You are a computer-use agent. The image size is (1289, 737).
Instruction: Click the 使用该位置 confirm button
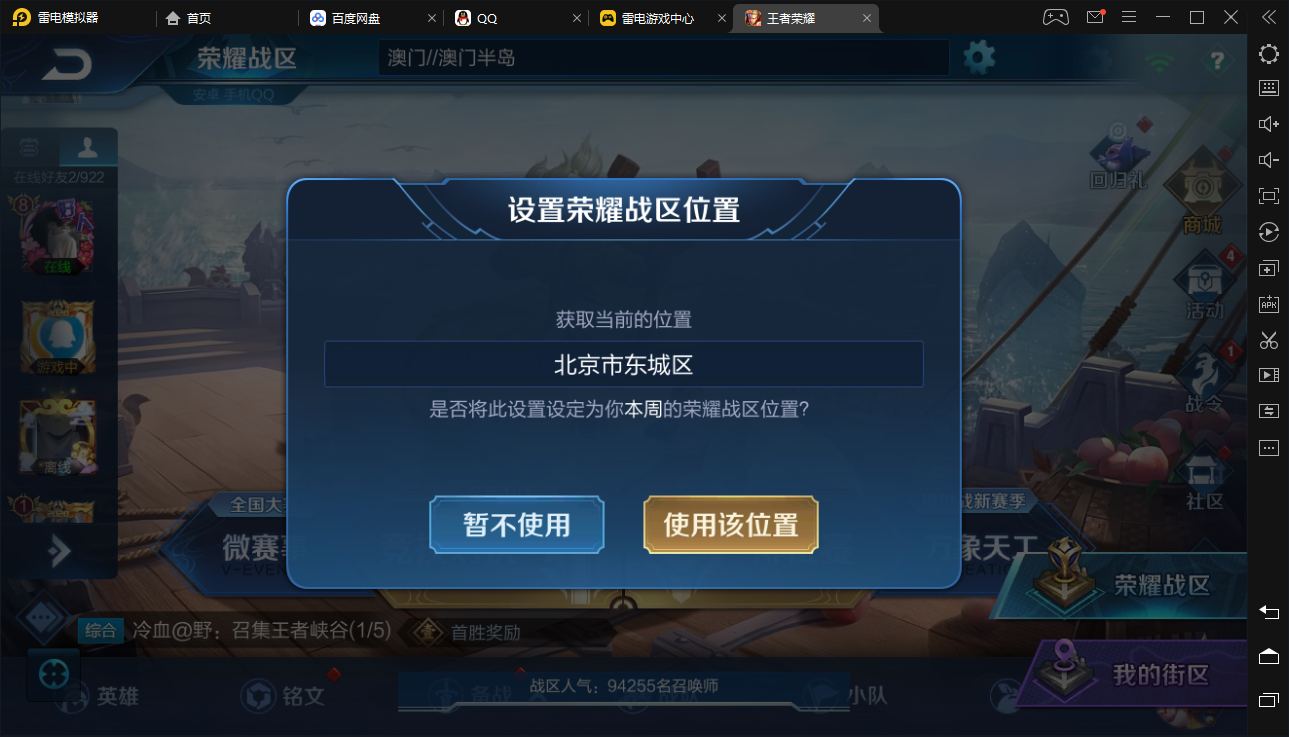pos(730,524)
